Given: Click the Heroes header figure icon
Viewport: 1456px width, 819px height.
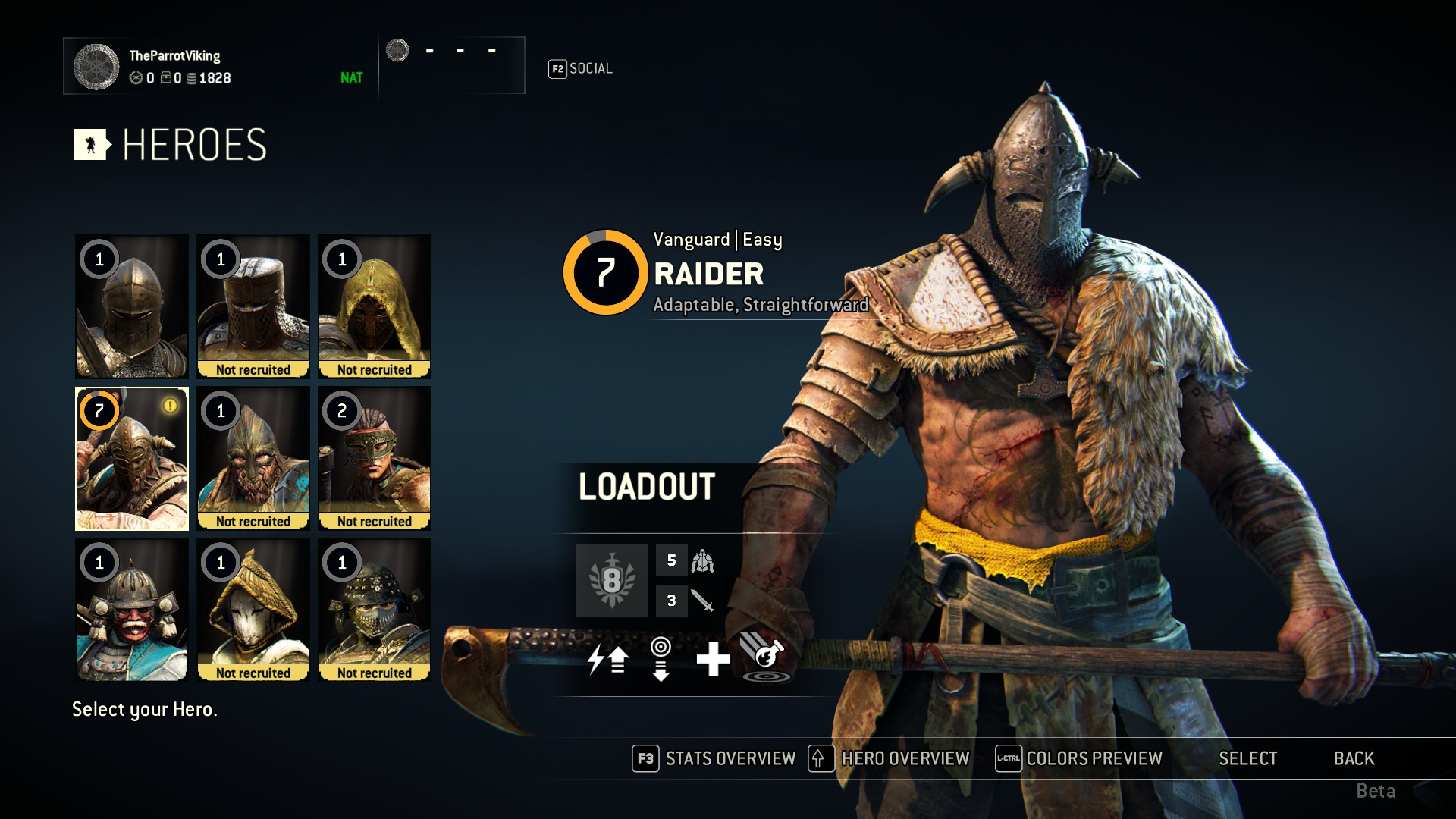Looking at the screenshot, I should (90, 145).
